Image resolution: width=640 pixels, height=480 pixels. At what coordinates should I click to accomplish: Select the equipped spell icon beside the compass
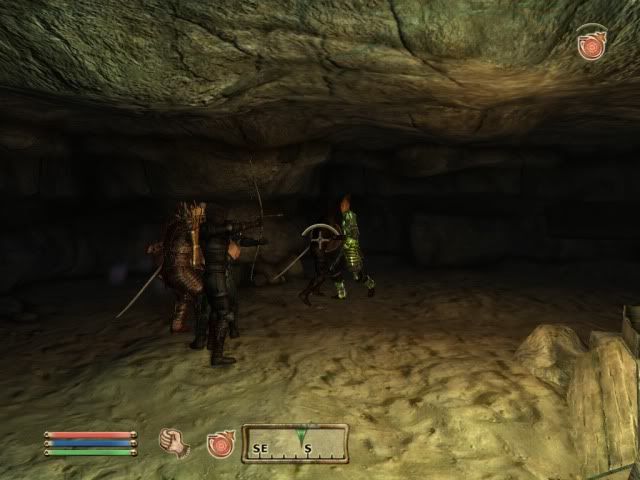tap(220, 443)
